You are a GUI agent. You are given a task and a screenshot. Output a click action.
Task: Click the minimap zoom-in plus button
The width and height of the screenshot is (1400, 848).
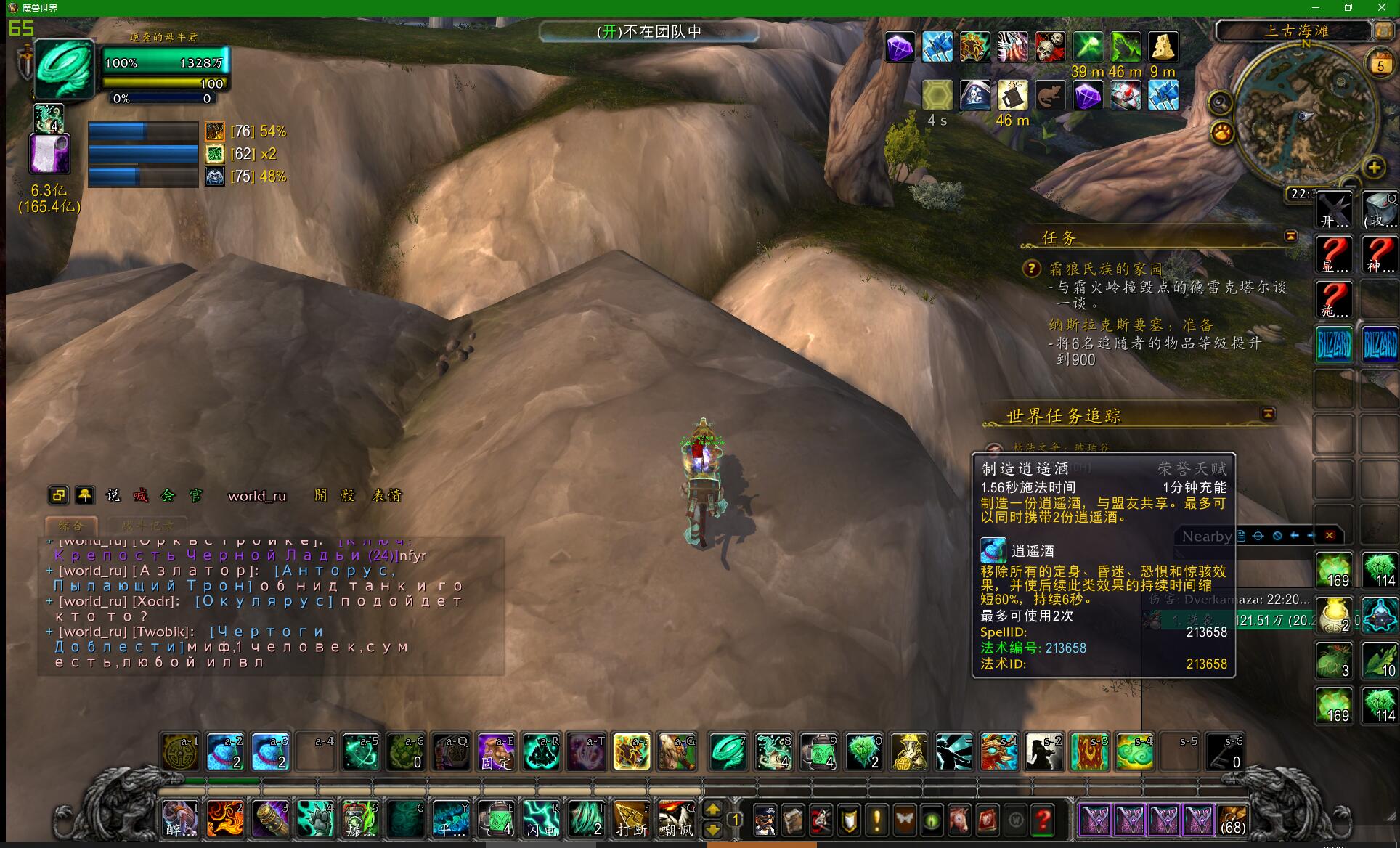[1374, 168]
